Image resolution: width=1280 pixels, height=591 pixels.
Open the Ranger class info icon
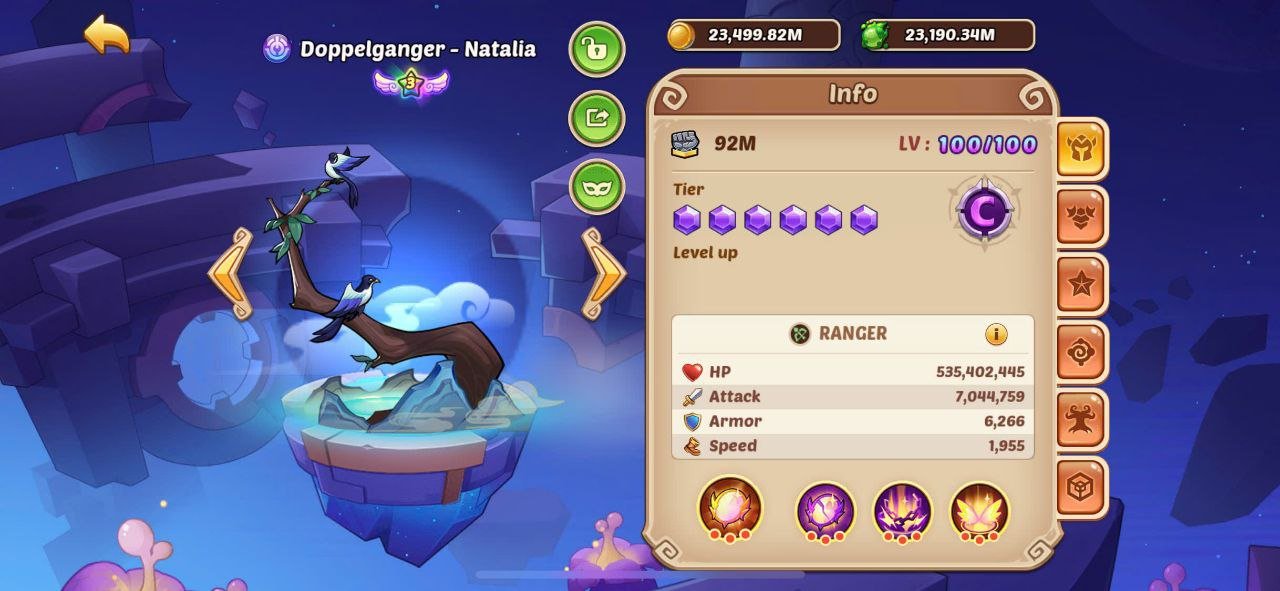point(996,334)
